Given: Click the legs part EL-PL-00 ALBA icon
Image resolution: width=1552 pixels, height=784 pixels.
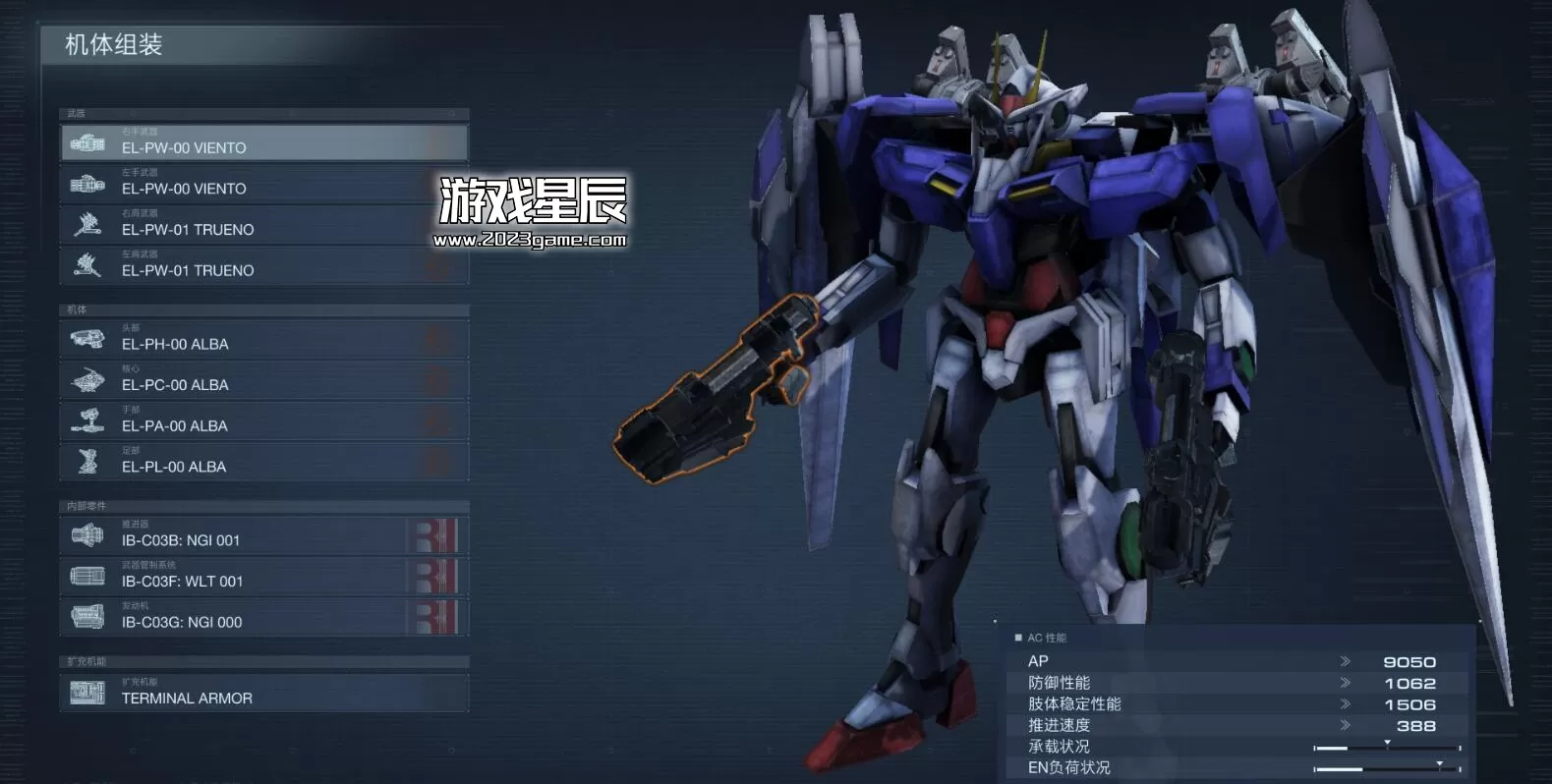Looking at the screenshot, I should [88, 461].
